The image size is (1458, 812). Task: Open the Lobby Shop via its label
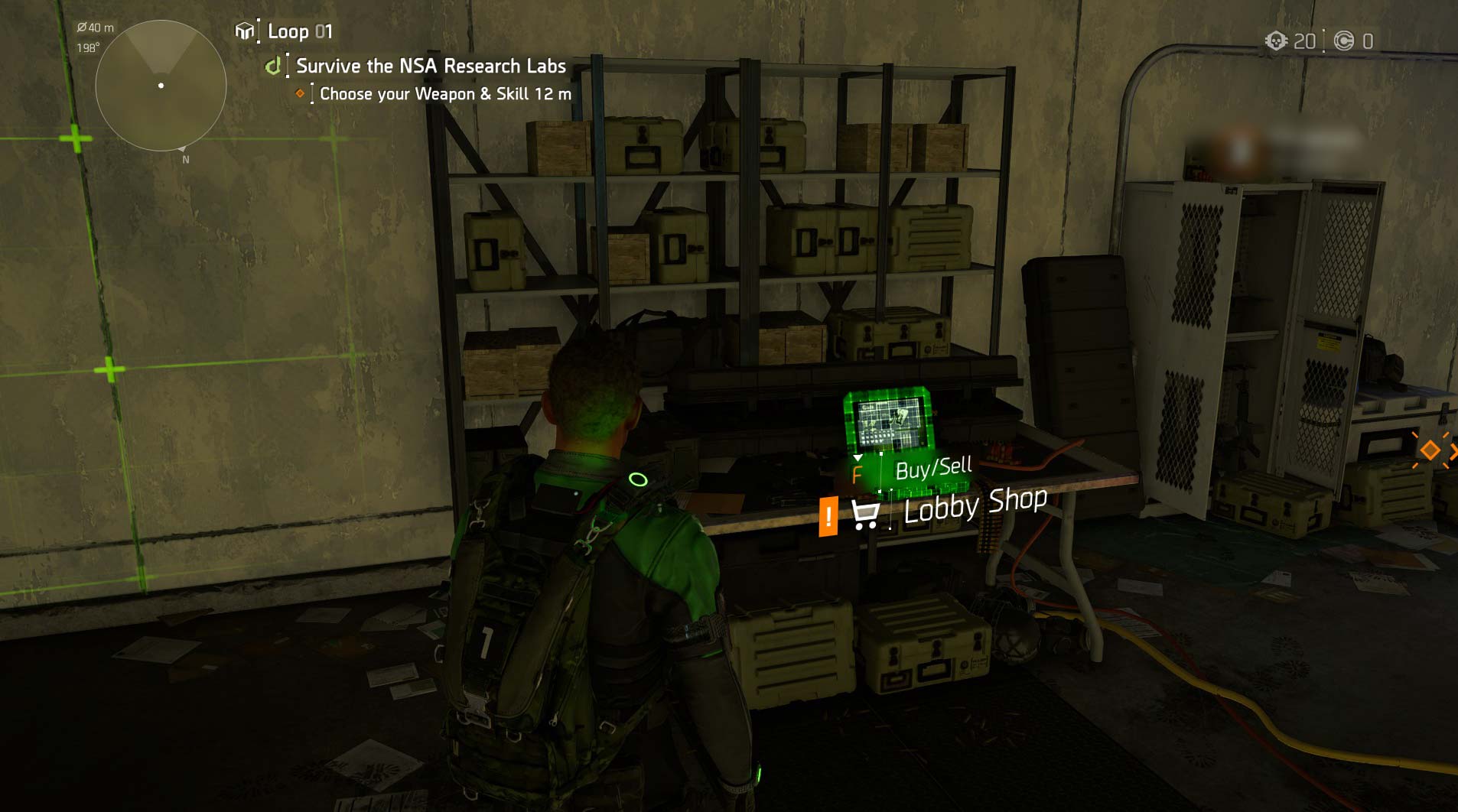tap(975, 506)
